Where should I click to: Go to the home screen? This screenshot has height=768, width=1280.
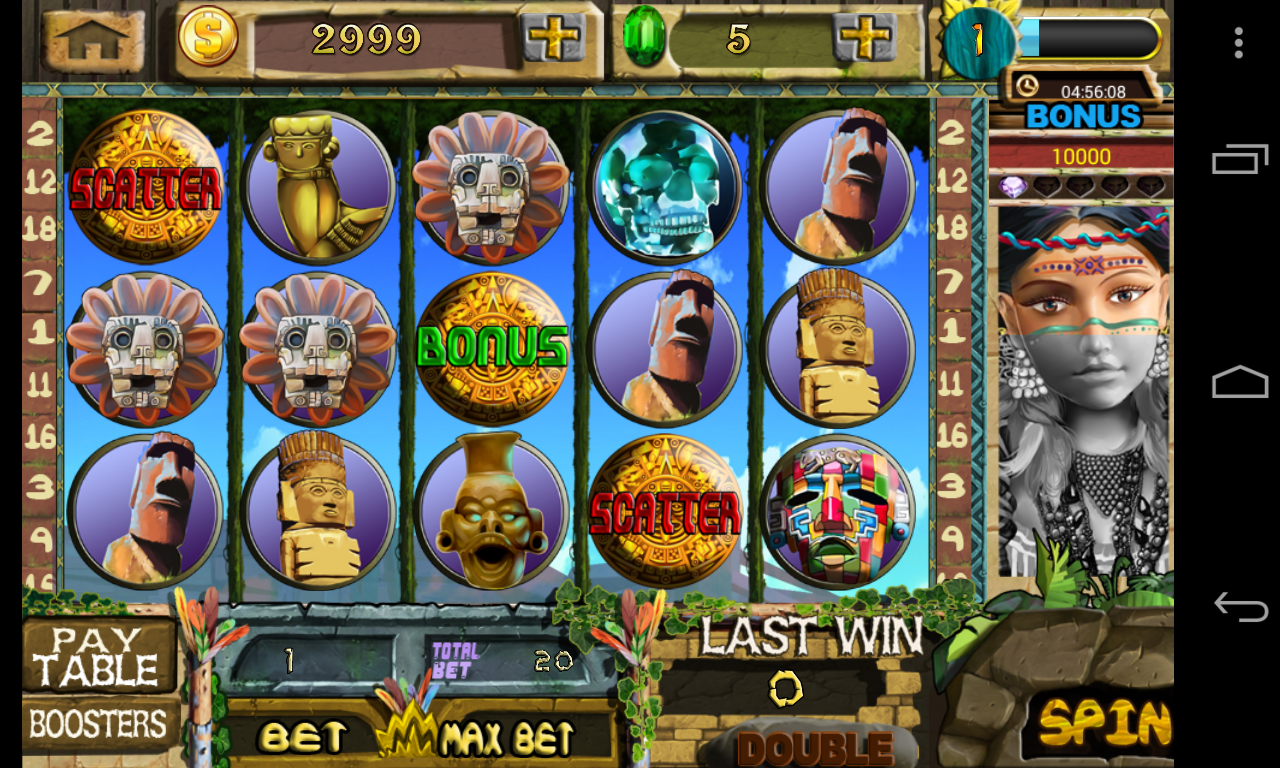pyautogui.click(x=92, y=39)
